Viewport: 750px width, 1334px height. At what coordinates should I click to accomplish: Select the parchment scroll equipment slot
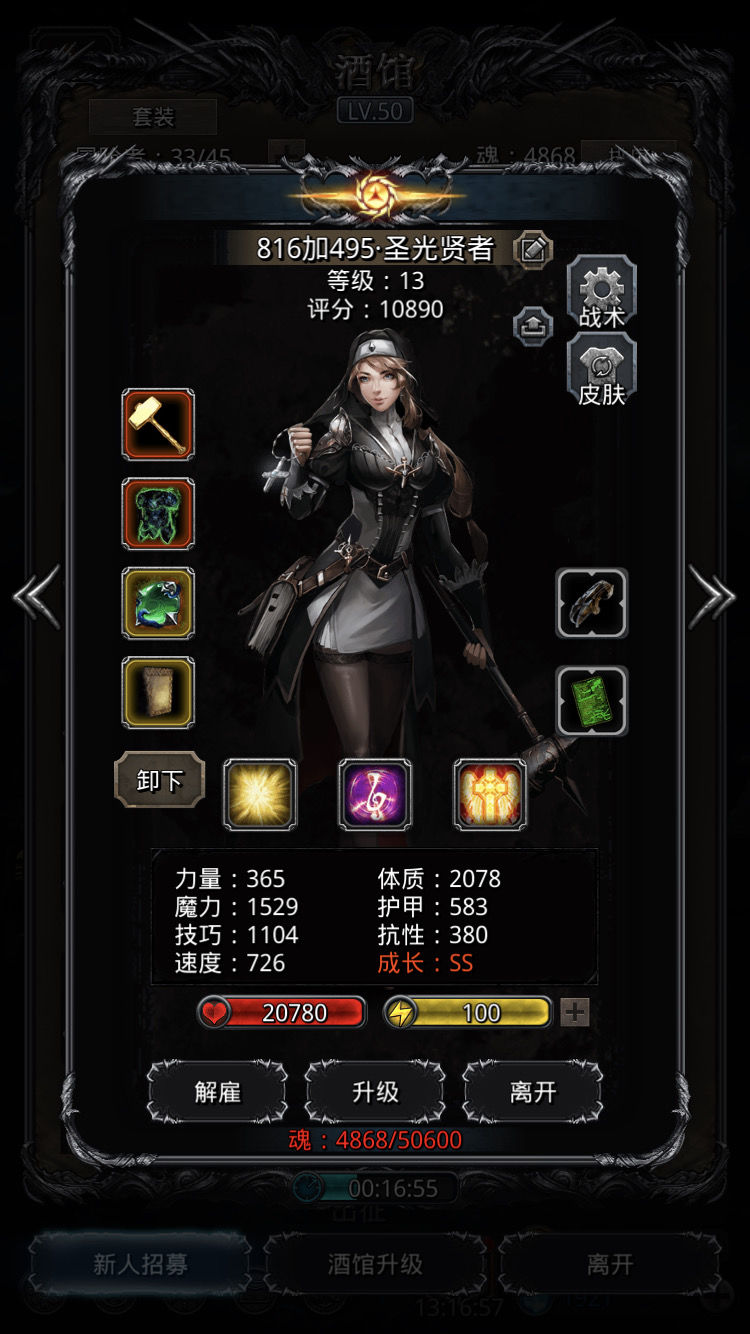click(x=158, y=692)
